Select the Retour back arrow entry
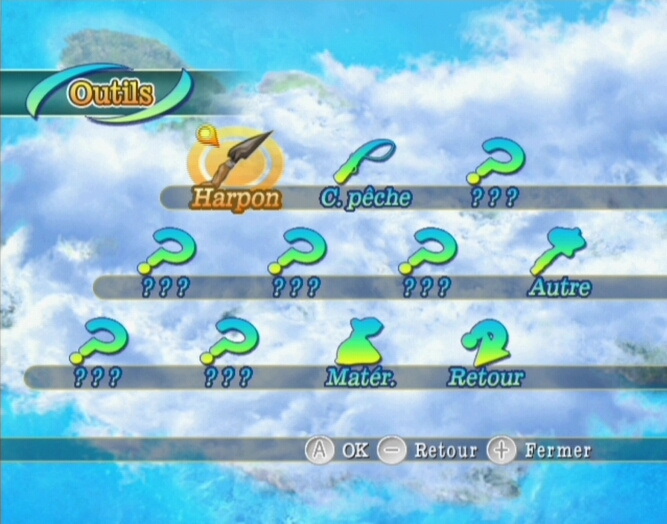The height and width of the screenshot is (524, 667). [x=485, y=352]
